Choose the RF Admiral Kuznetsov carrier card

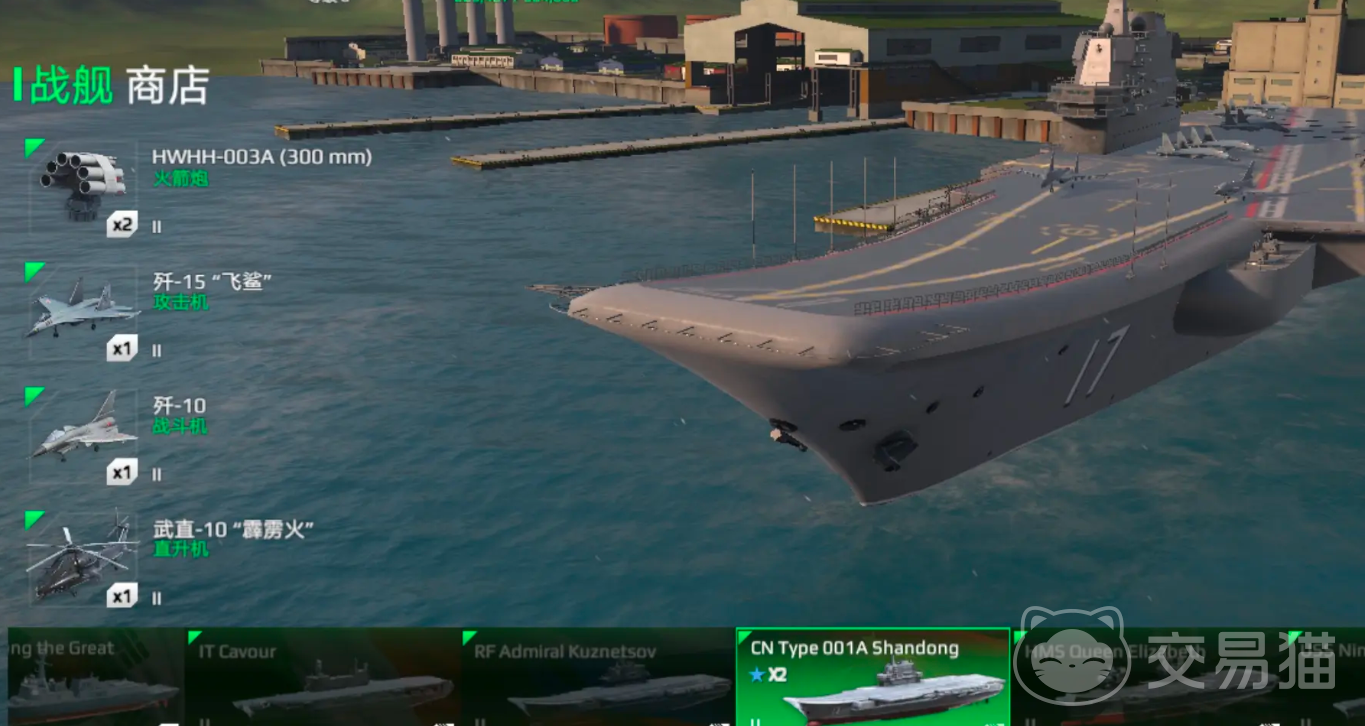click(x=598, y=678)
